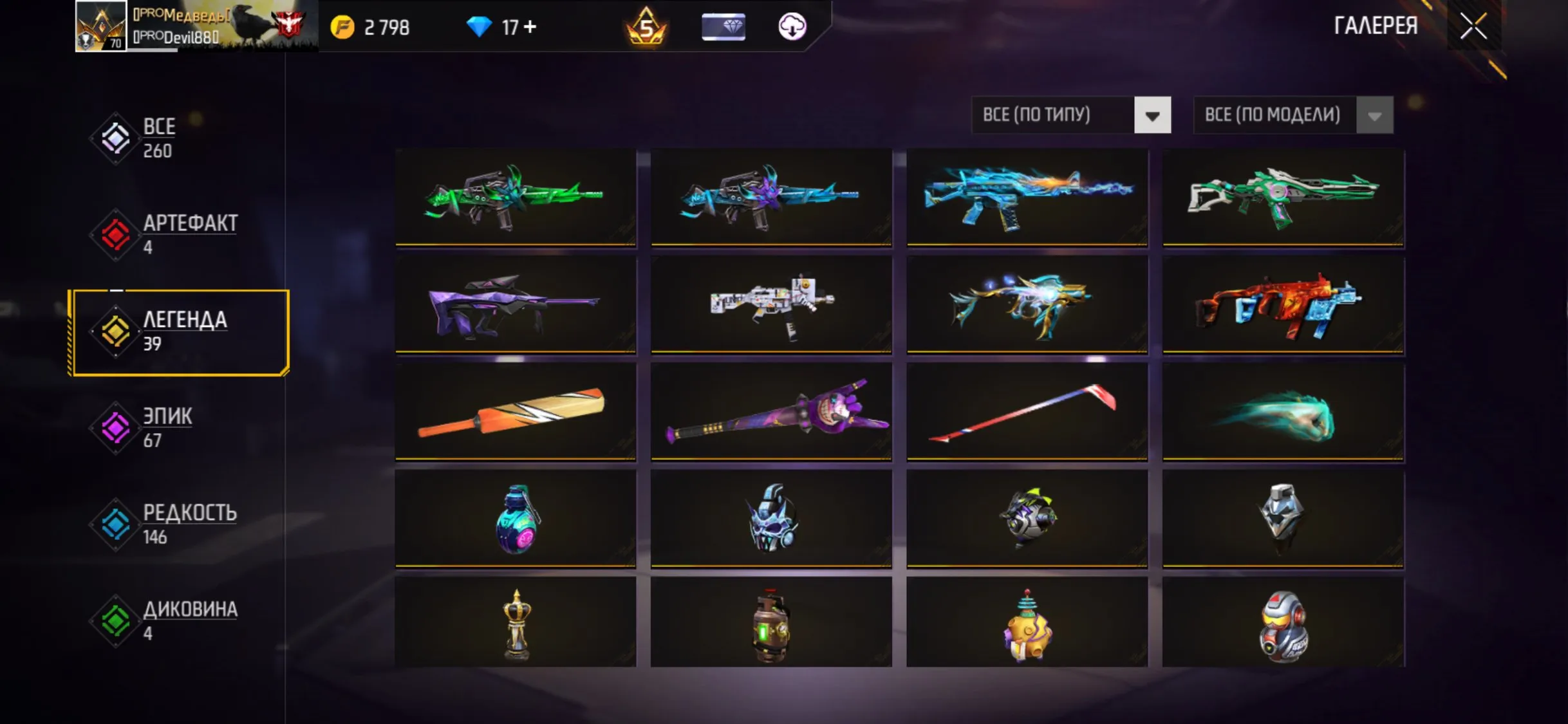Open the rank badge showing level 5
This screenshot has height=724, width=1568.
(x=648, y=27)
